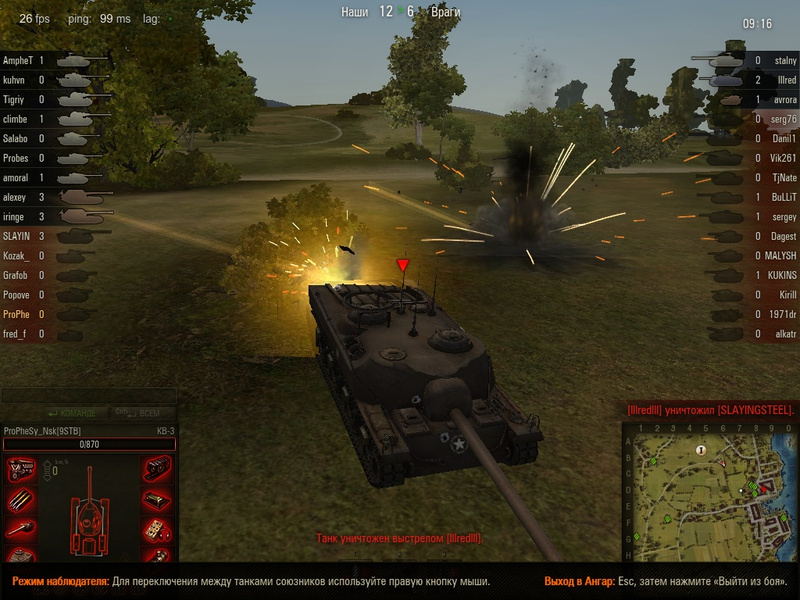The image size is (800, 600).
Task: Pick ally Tigriy from the team roster
Action: pyautogui.click(x=50, y=100)
